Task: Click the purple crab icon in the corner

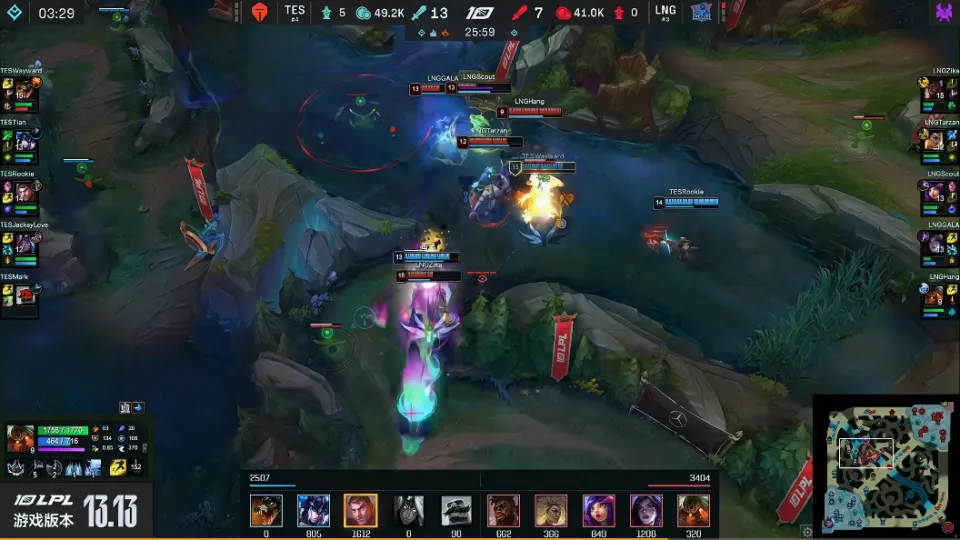Action: (x=944, y=13)
